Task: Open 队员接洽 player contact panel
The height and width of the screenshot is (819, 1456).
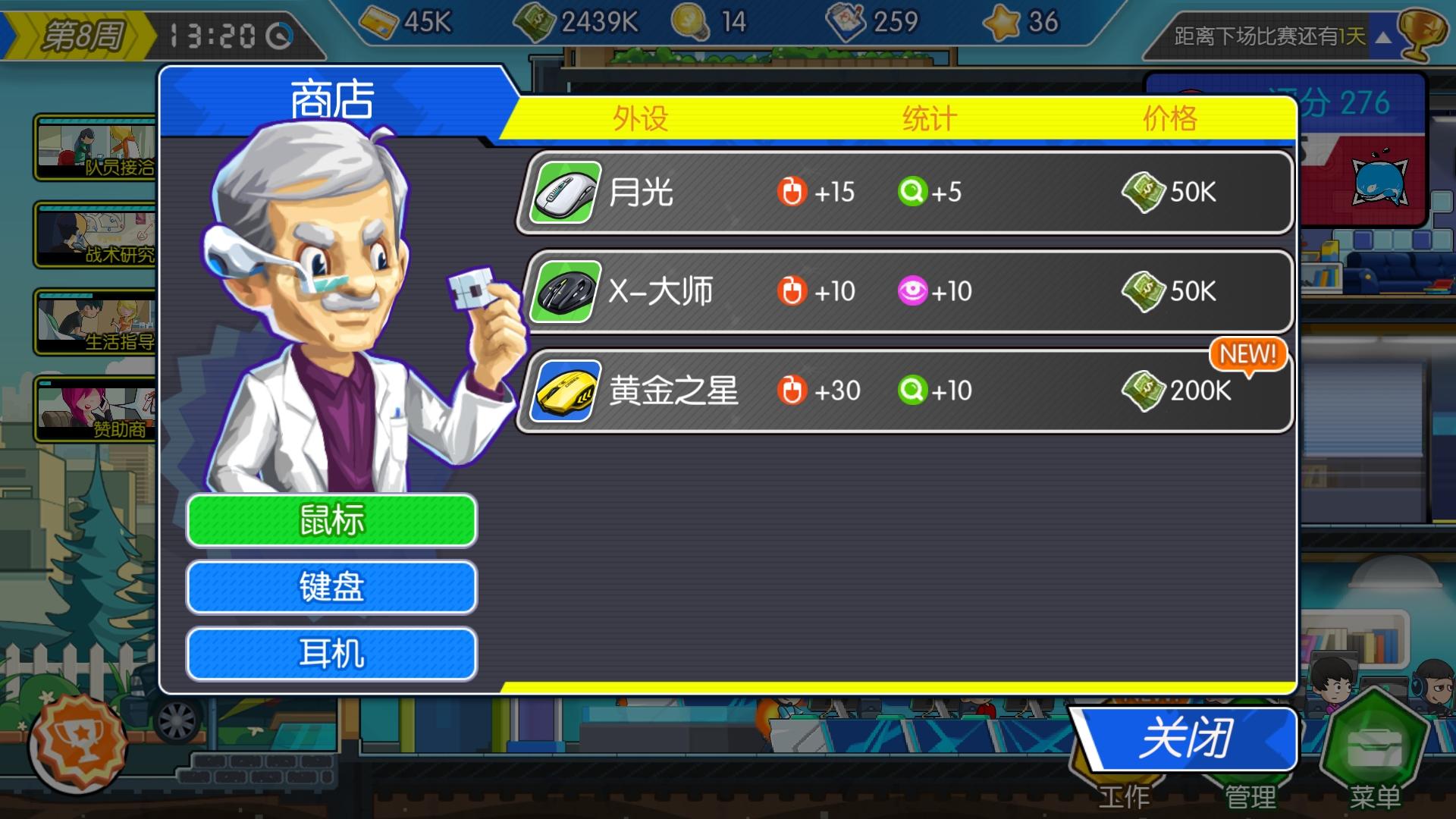Action: tap(96, 148)
